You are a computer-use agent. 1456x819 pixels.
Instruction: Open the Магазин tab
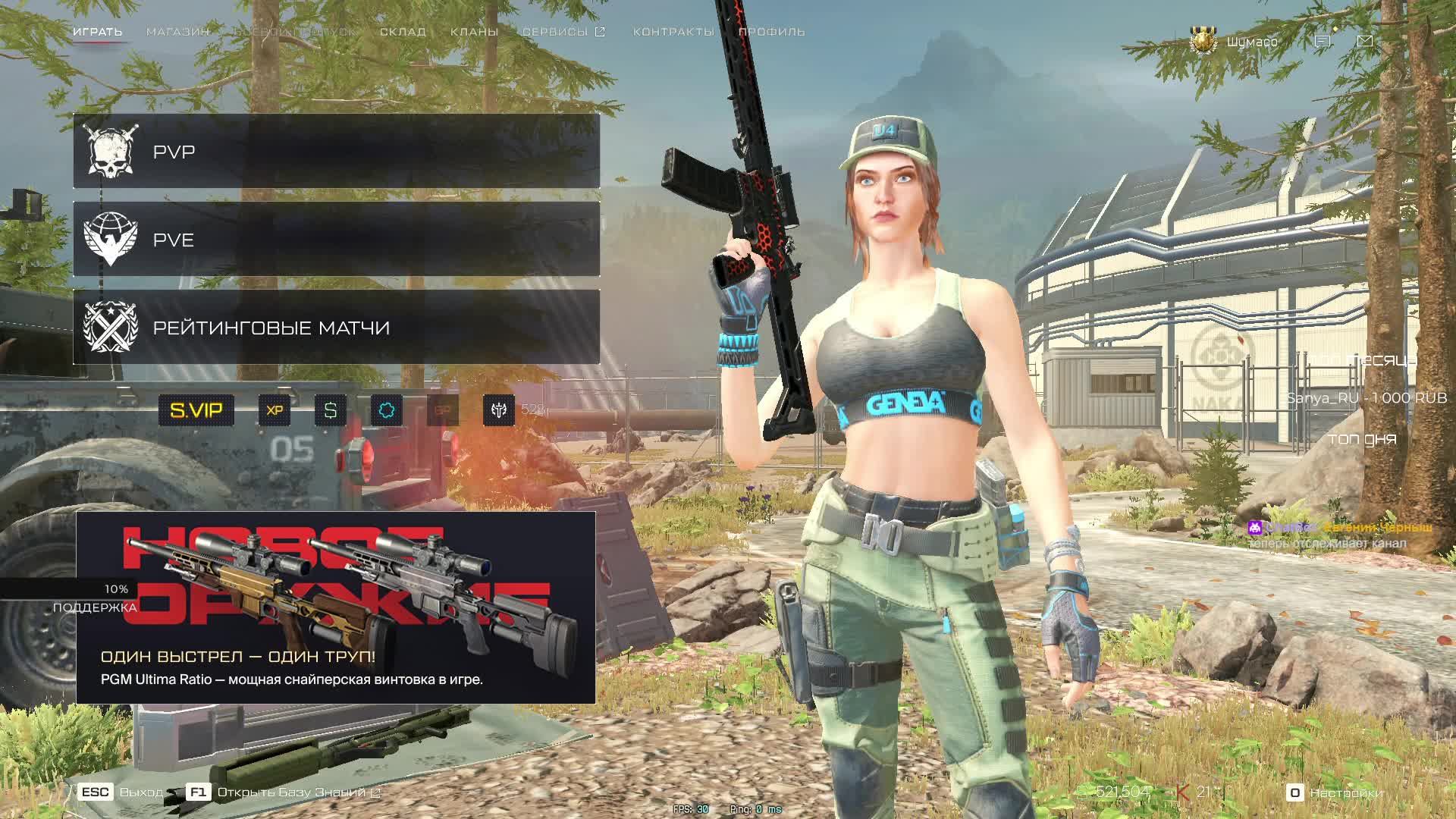tap(177, 32)
